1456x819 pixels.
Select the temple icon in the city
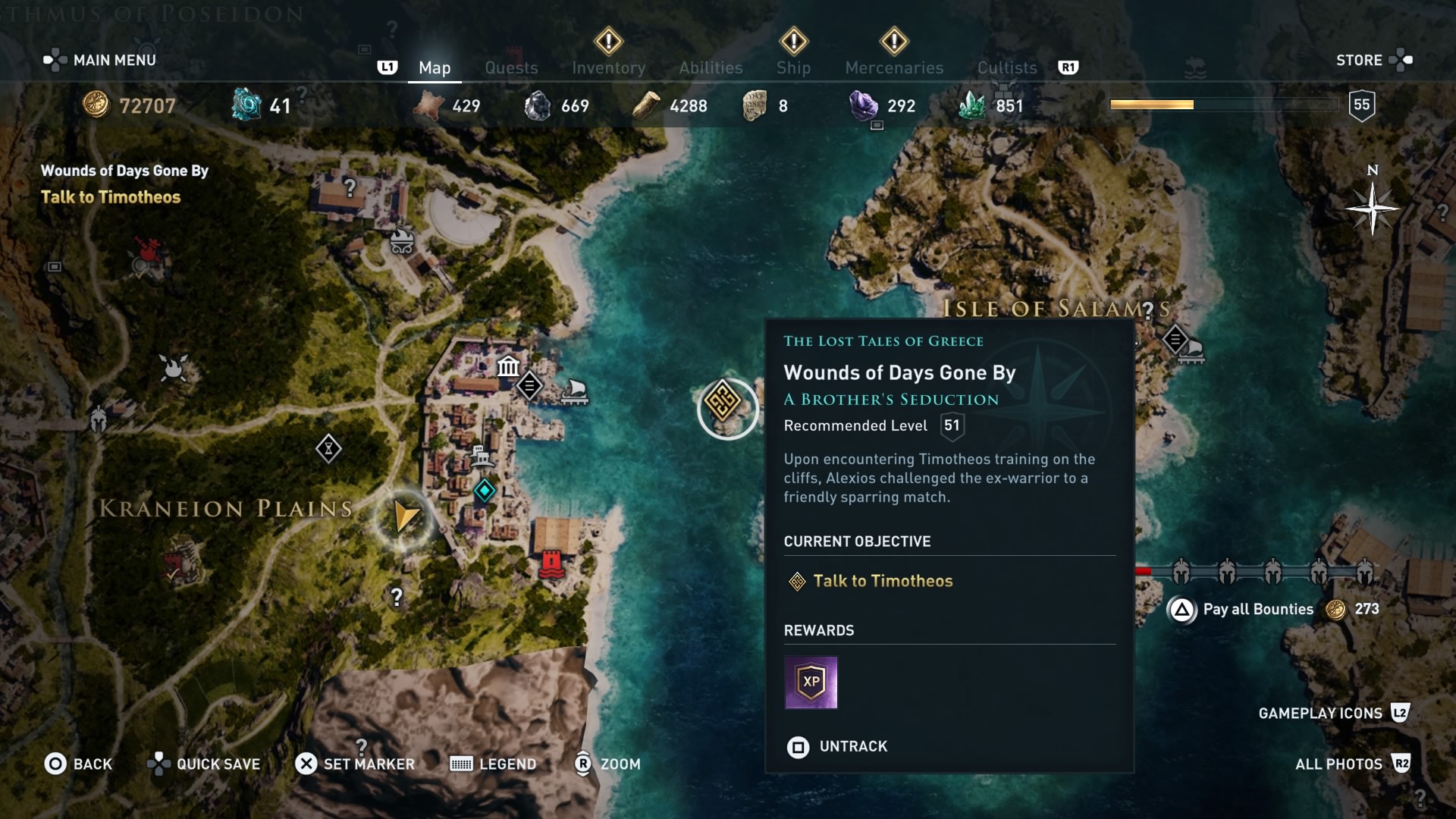tap(507, 367)
